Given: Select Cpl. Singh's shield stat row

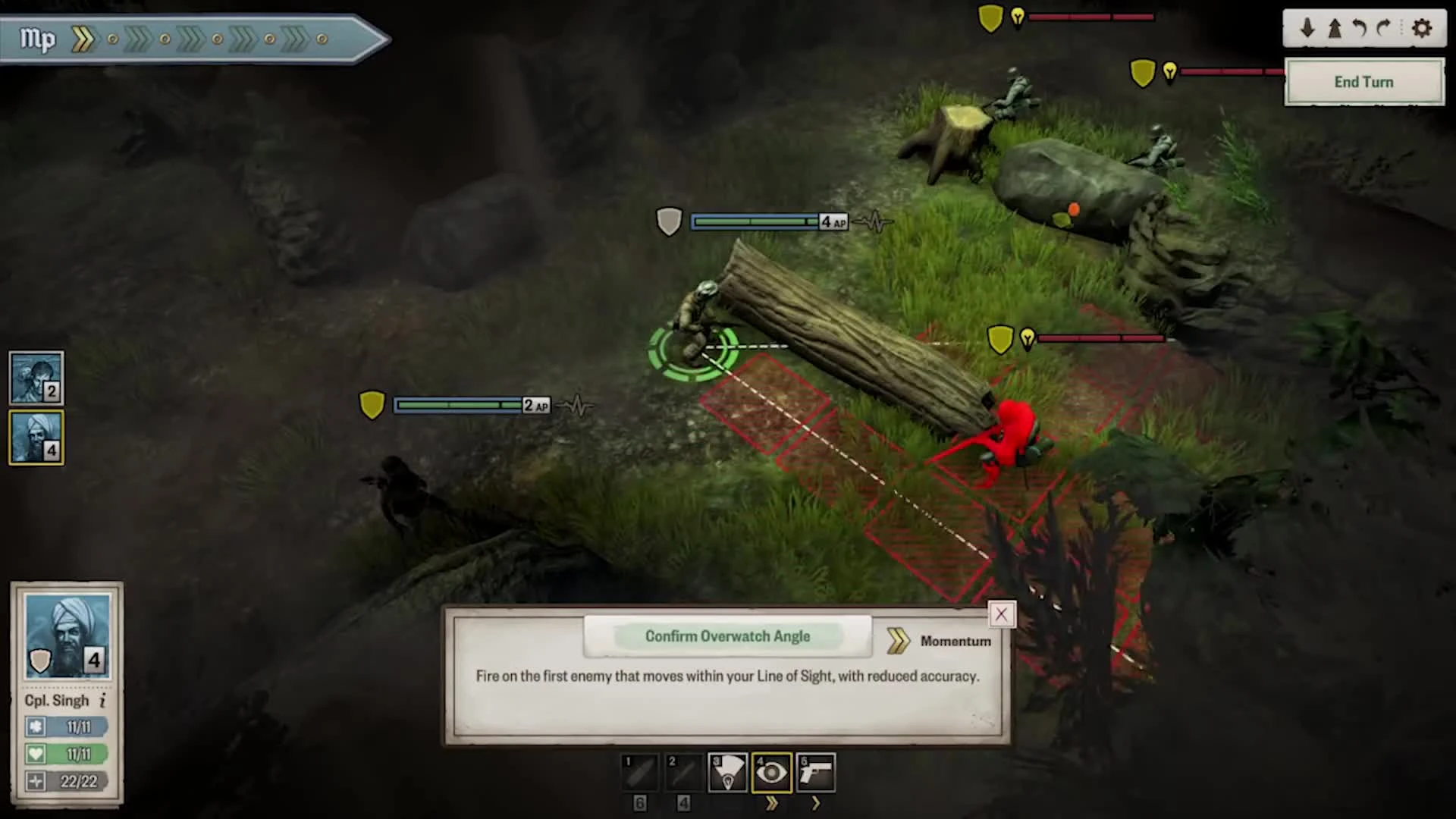Looking at the screenshot, I should click(65, 726).
